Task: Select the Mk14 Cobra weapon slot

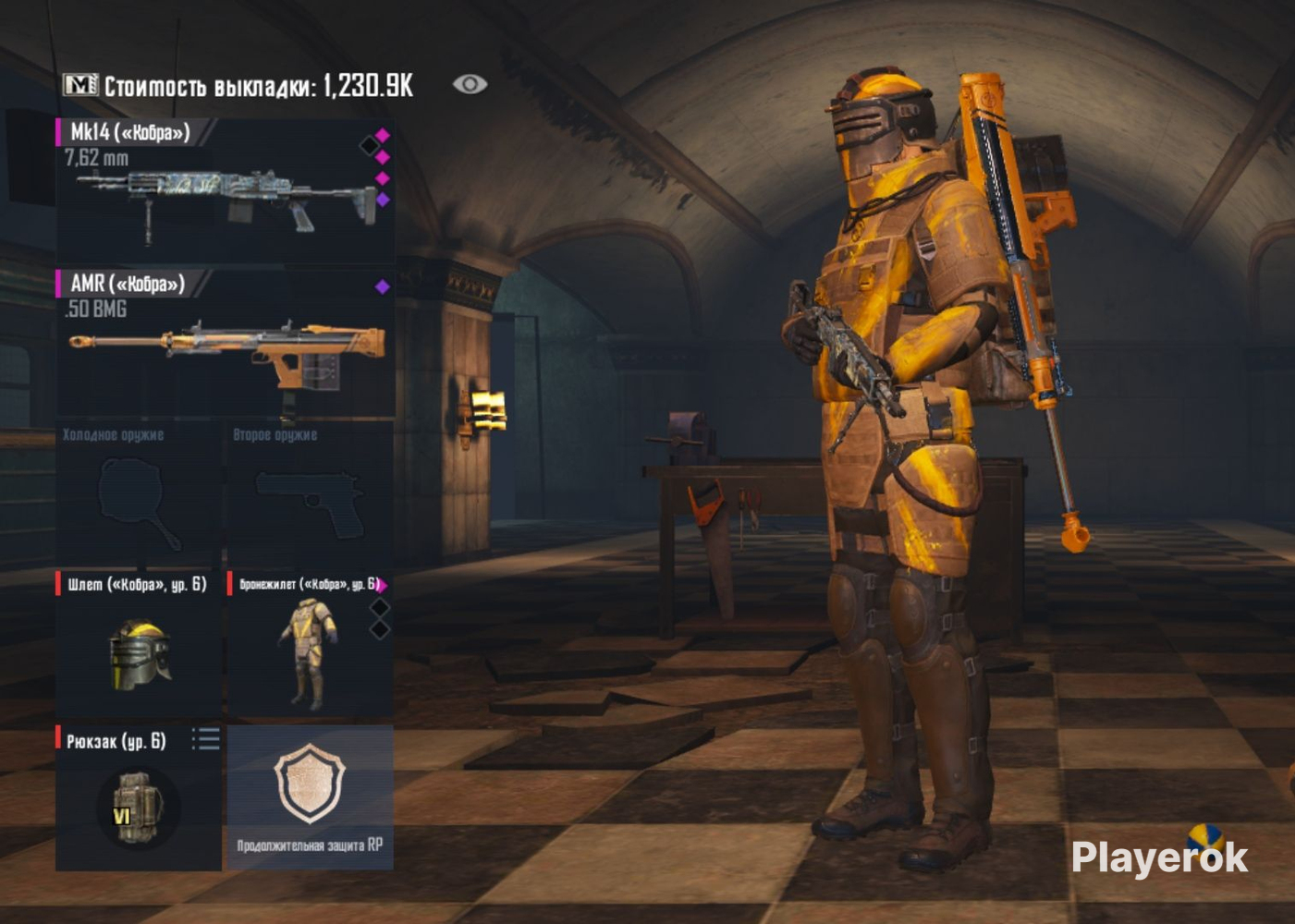Action: (x=225, y=190)
